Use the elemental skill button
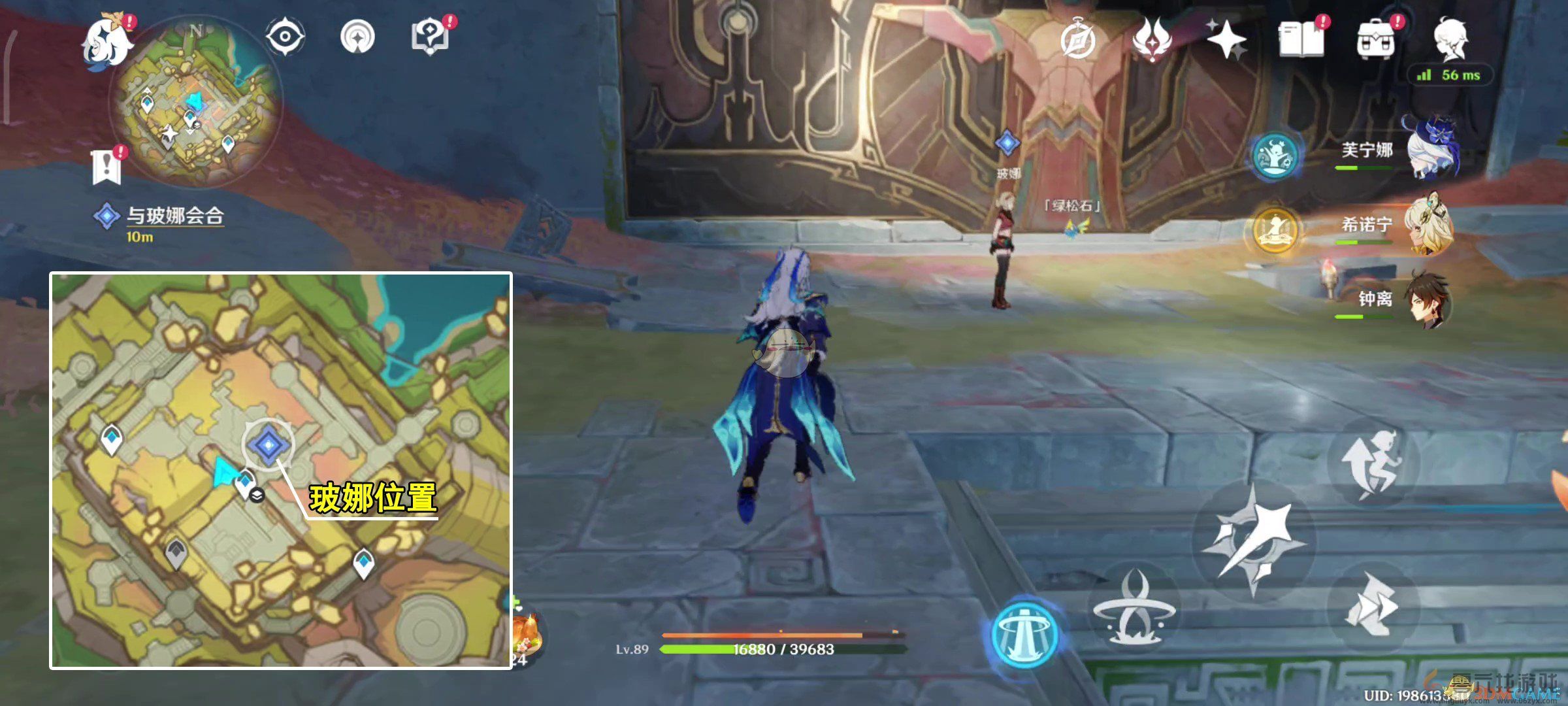The image size is (1568, 706). pyautogui.click(x=1134, y=608)
